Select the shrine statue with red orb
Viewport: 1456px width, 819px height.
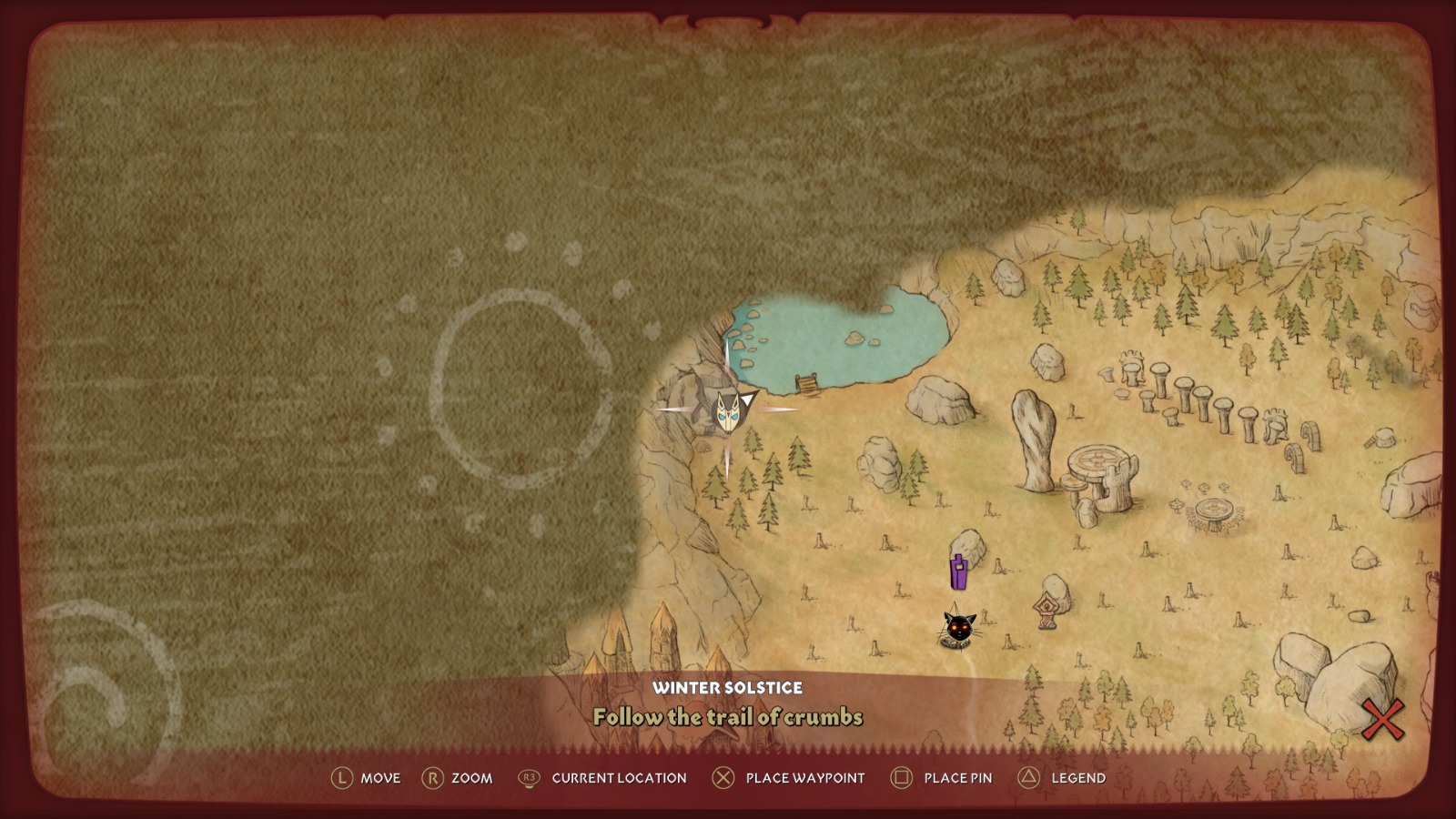click(1045, 609)
